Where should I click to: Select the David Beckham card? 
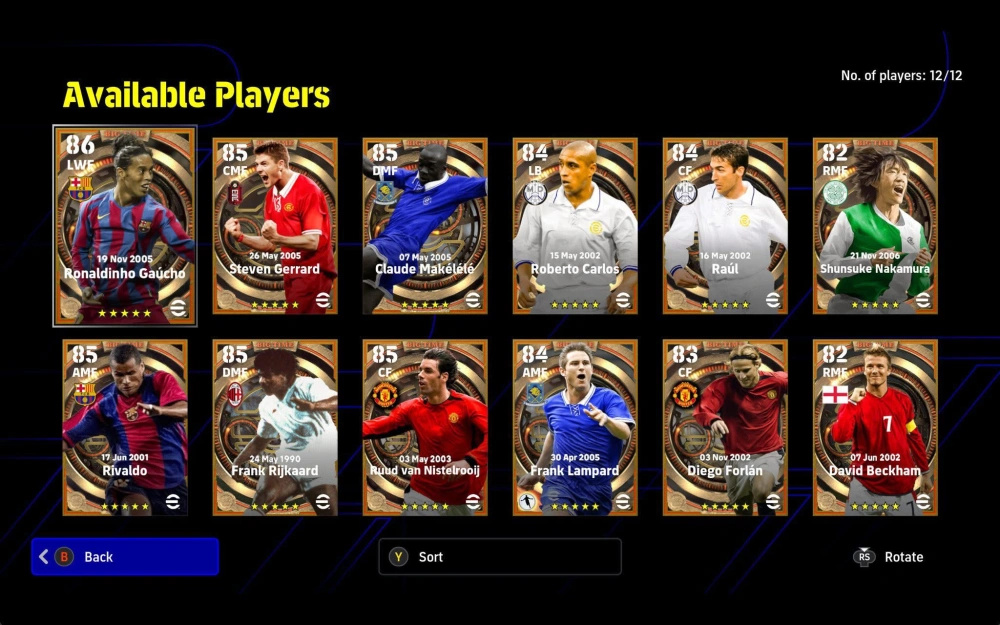875,427
